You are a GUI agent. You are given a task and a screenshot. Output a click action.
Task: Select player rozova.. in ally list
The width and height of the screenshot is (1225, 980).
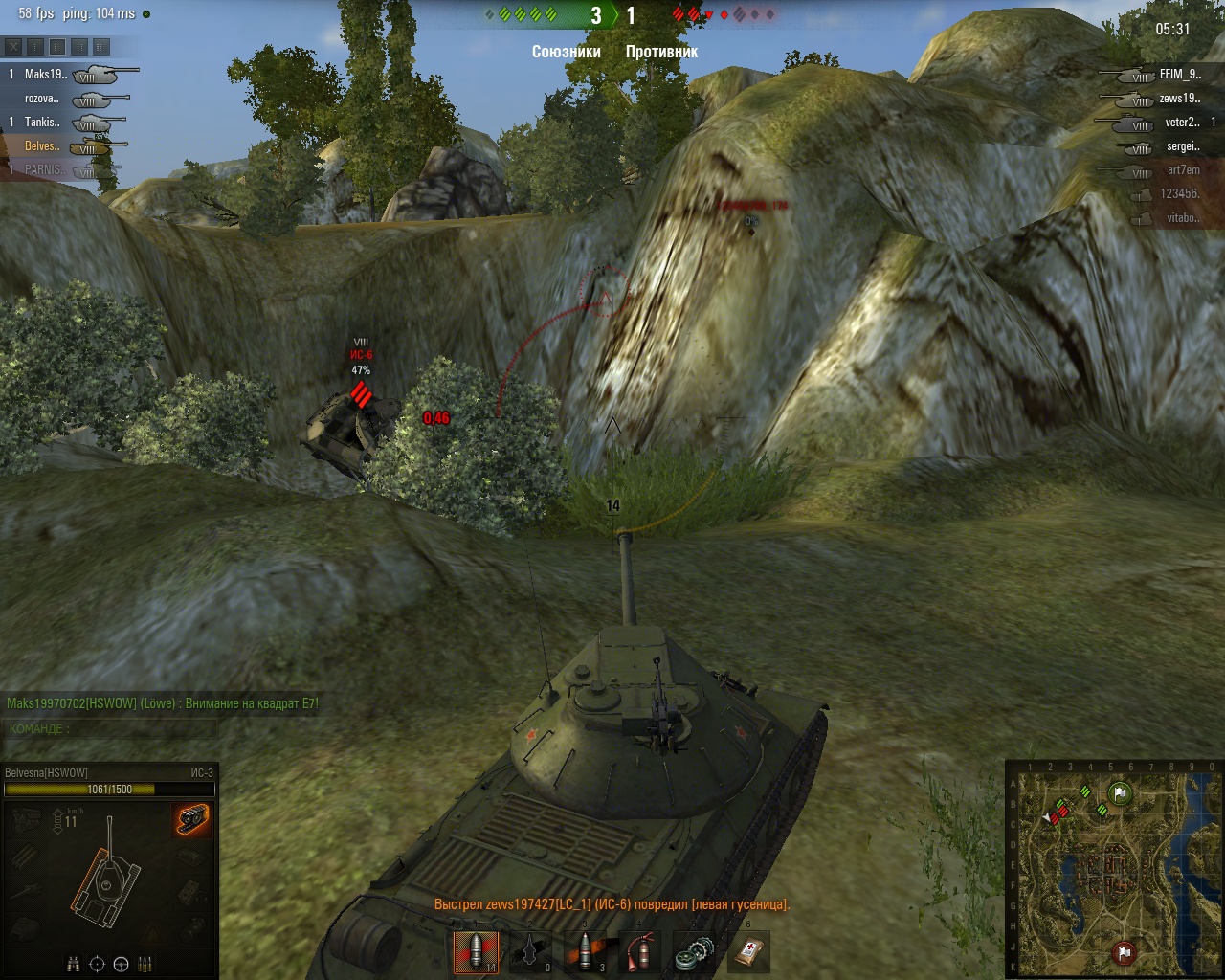click(x=42, y=99)
